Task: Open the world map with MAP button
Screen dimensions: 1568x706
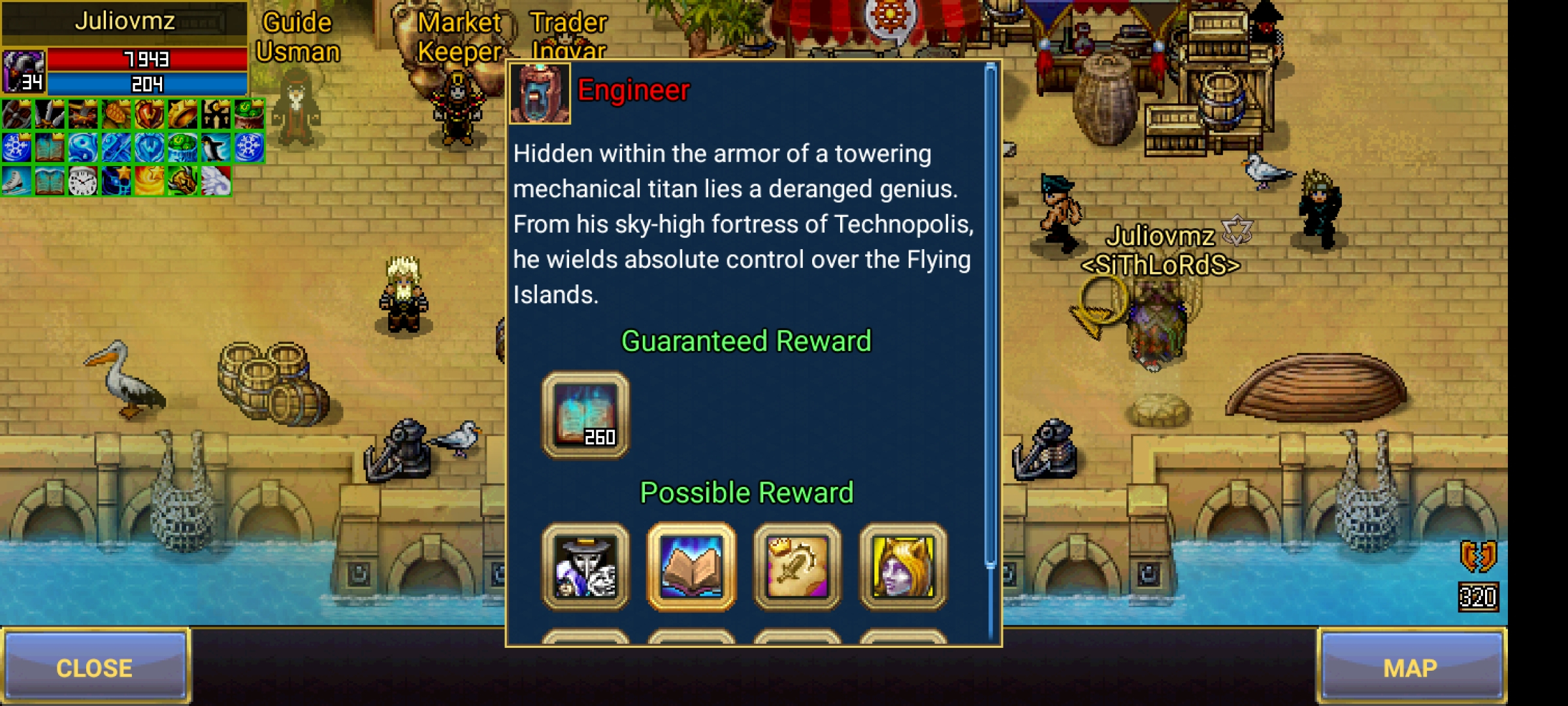Action: pos(1410,667)
